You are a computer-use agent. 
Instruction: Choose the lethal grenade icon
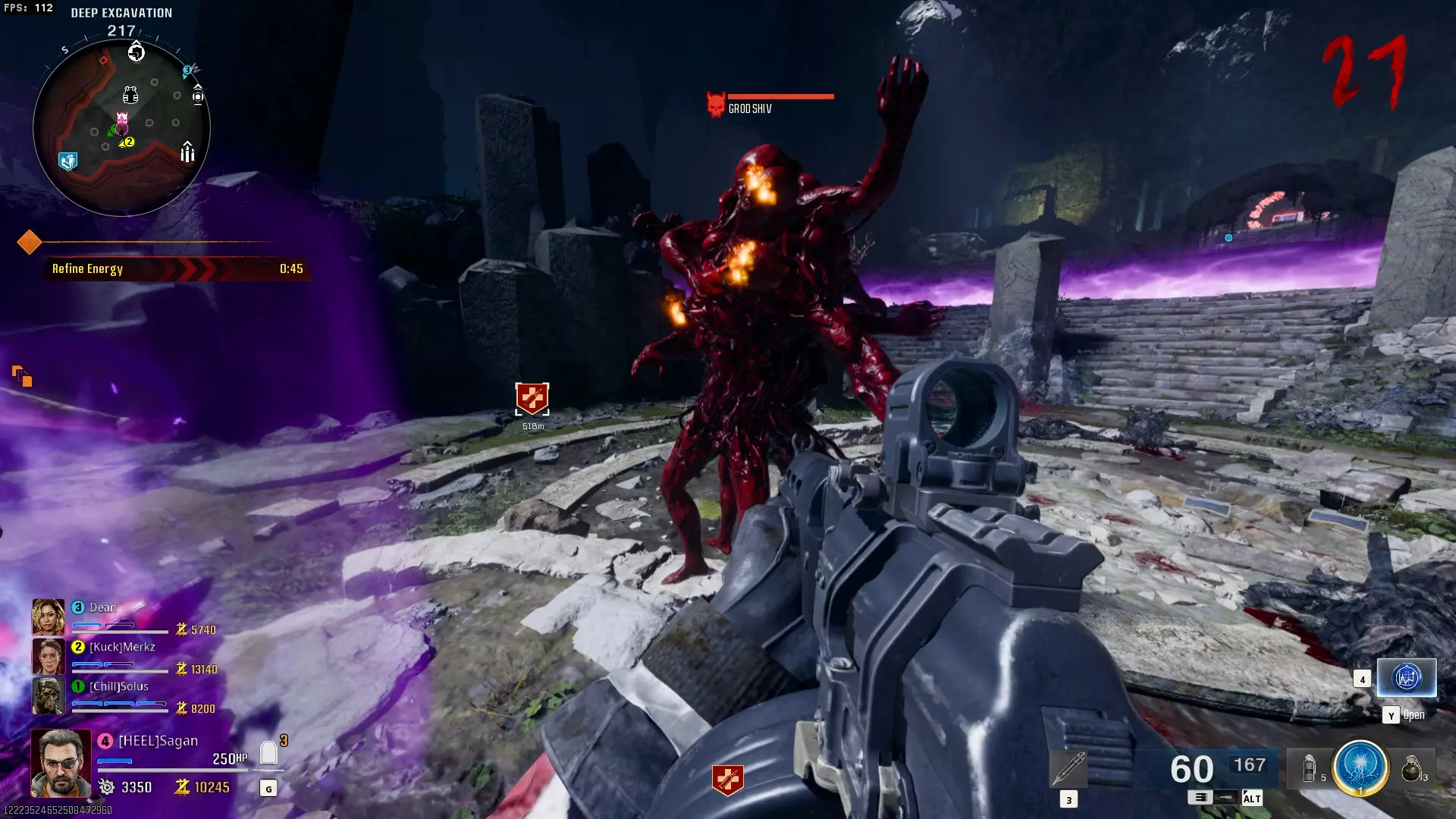1410,768
